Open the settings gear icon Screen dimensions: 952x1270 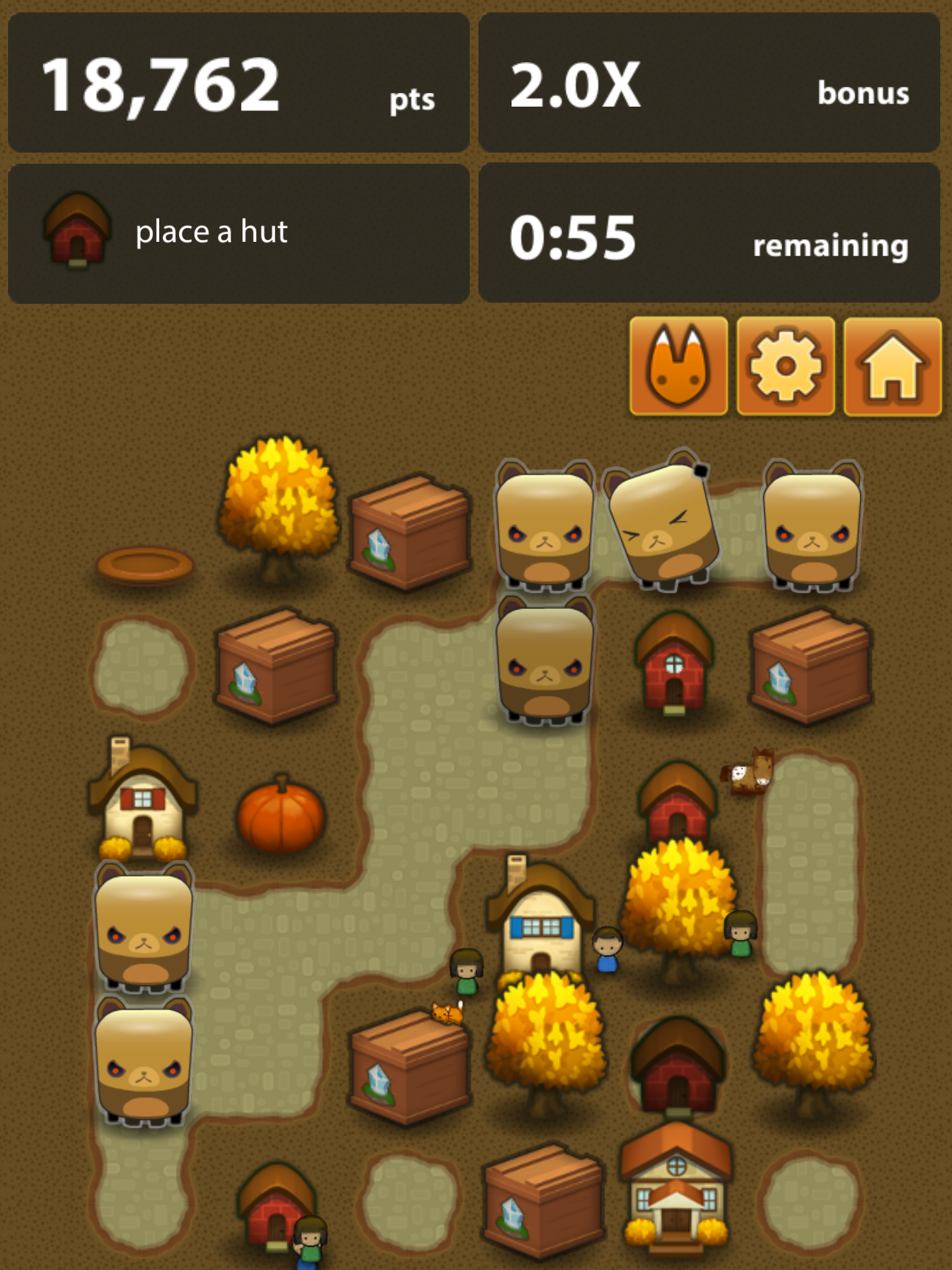tap(785, 367)
